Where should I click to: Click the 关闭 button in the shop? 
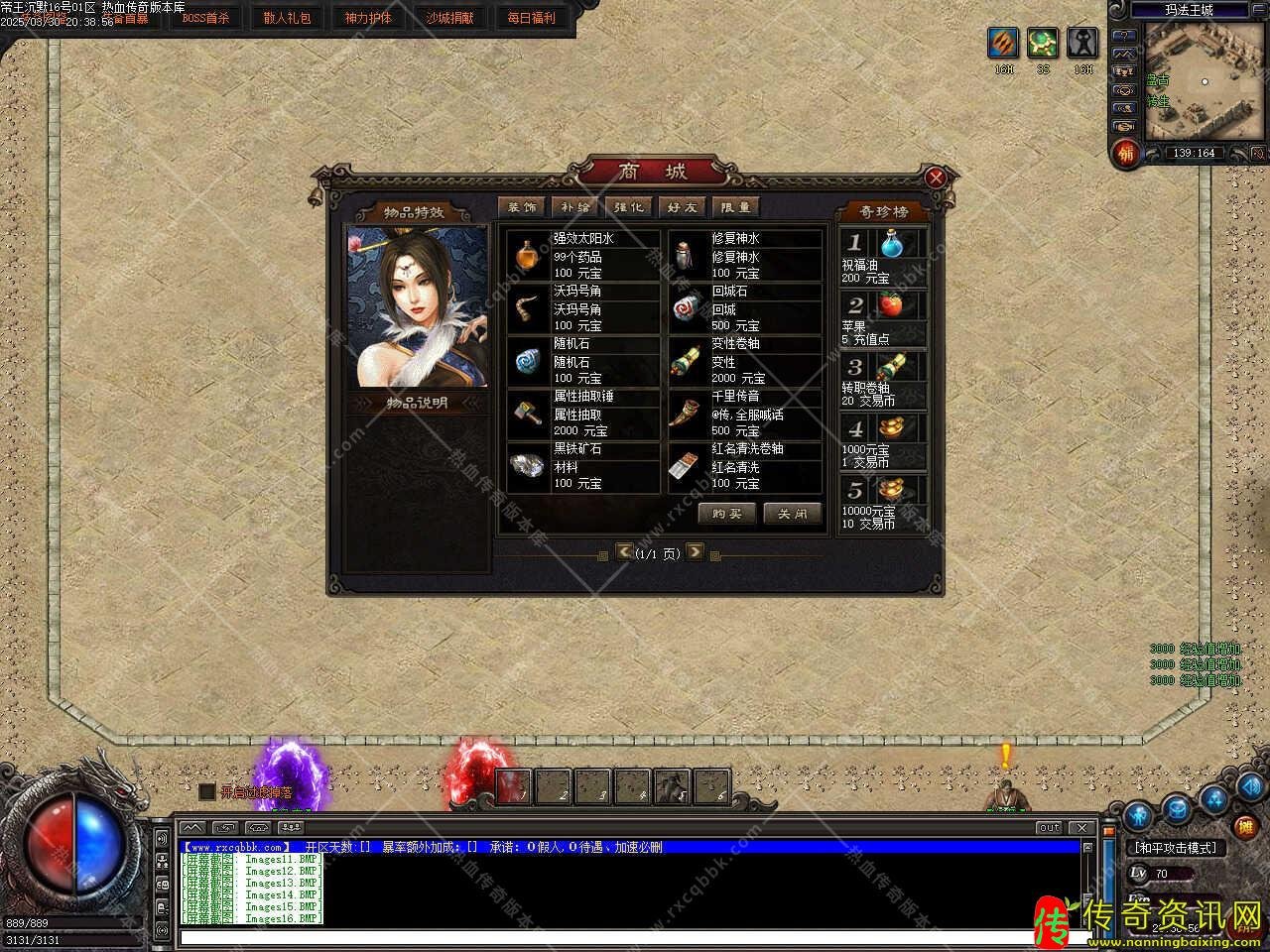coord(792,514)
